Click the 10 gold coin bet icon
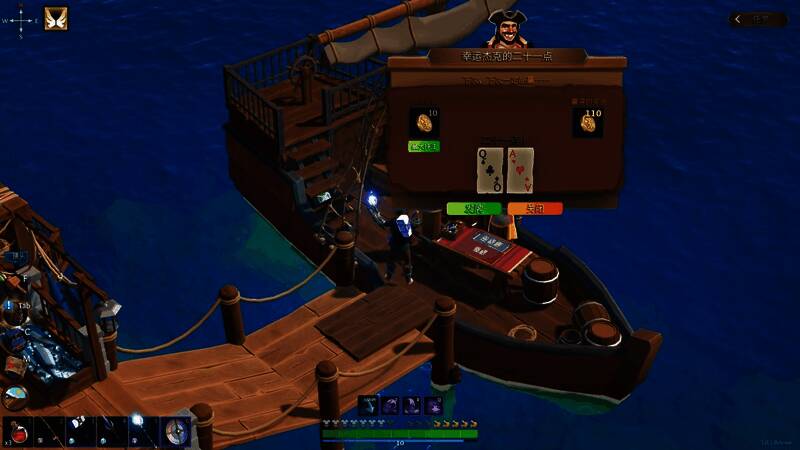This screenshot has height=450, width=800. coord(424,123)
